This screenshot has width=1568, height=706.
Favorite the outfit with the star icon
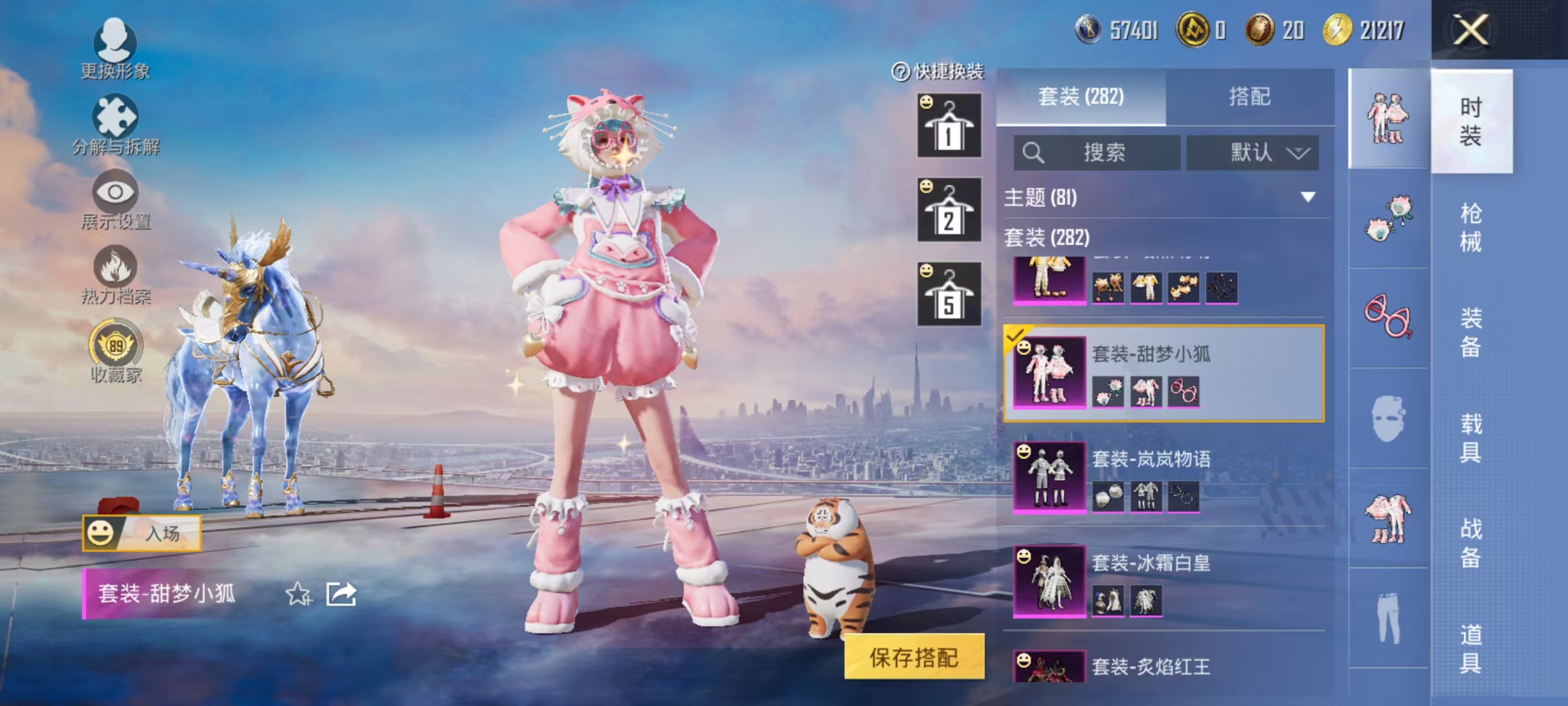(298, 594)
